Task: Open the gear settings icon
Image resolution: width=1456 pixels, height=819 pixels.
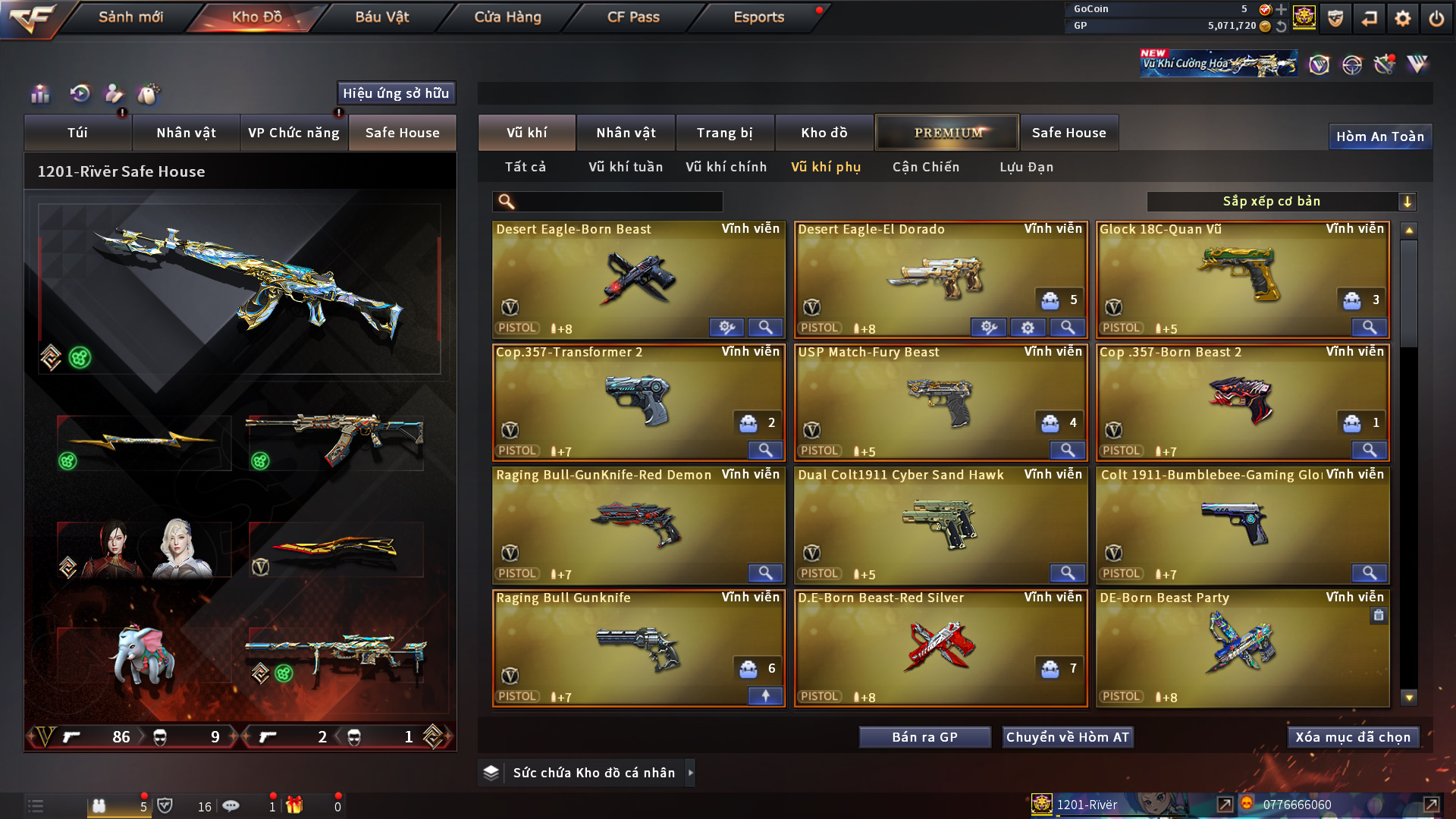Action: [x=1403, y=18]
